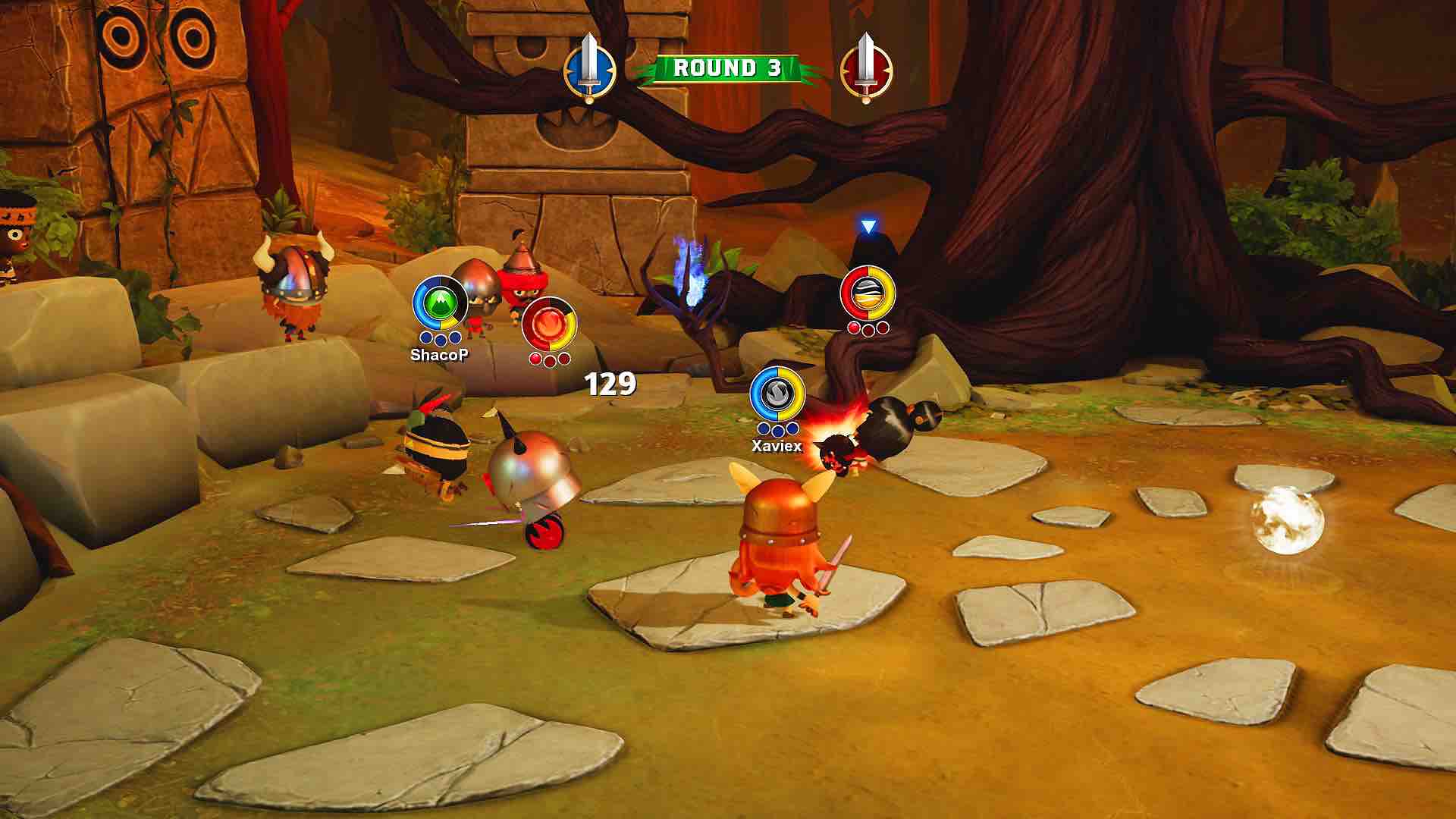1456x819 pixels.
Task: Select ShacoP's green player badge
Action: pos(440,303)
